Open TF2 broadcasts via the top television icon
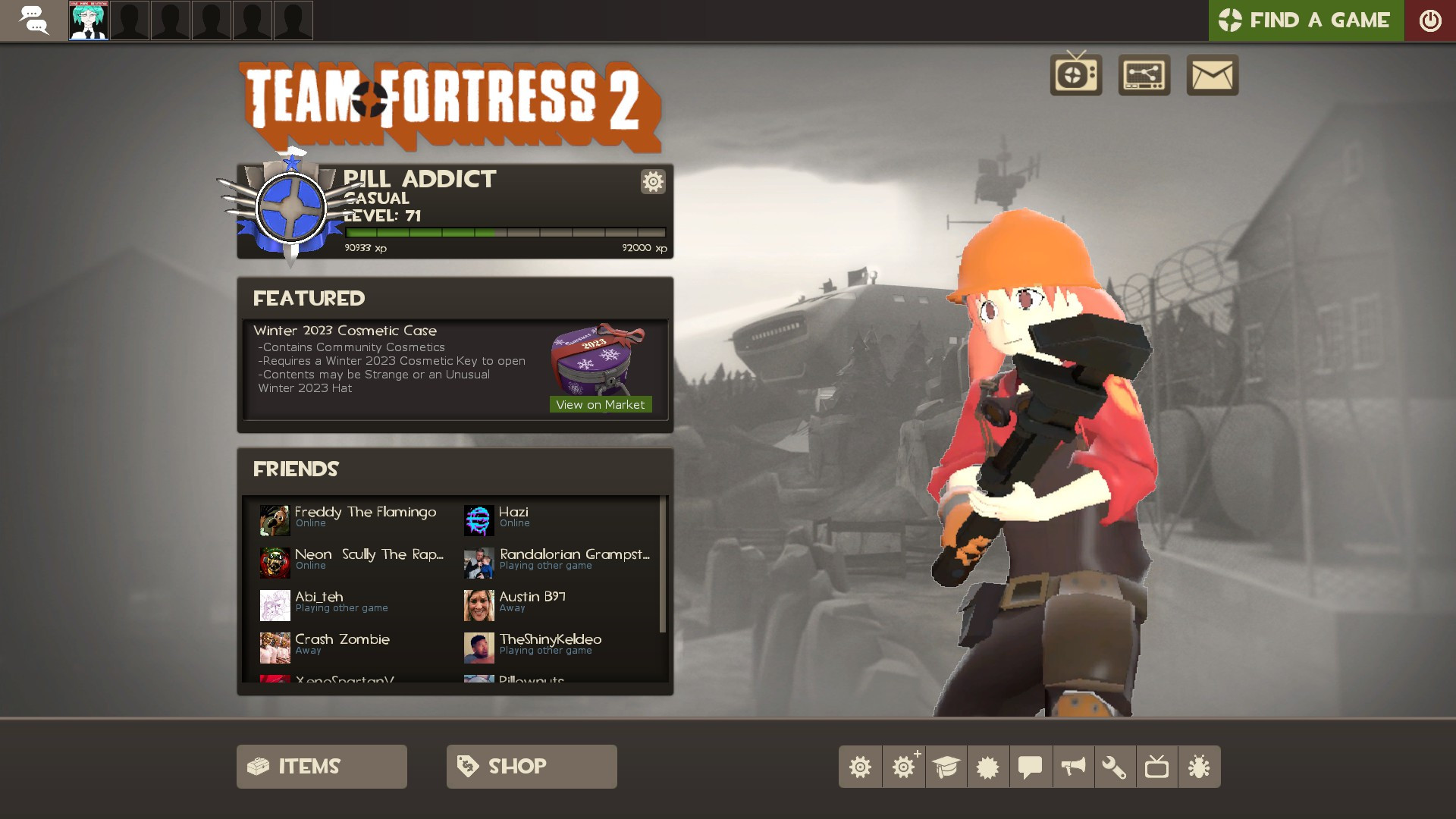This screenshot has width=1456, height=819. click(x=1075, y=75)
